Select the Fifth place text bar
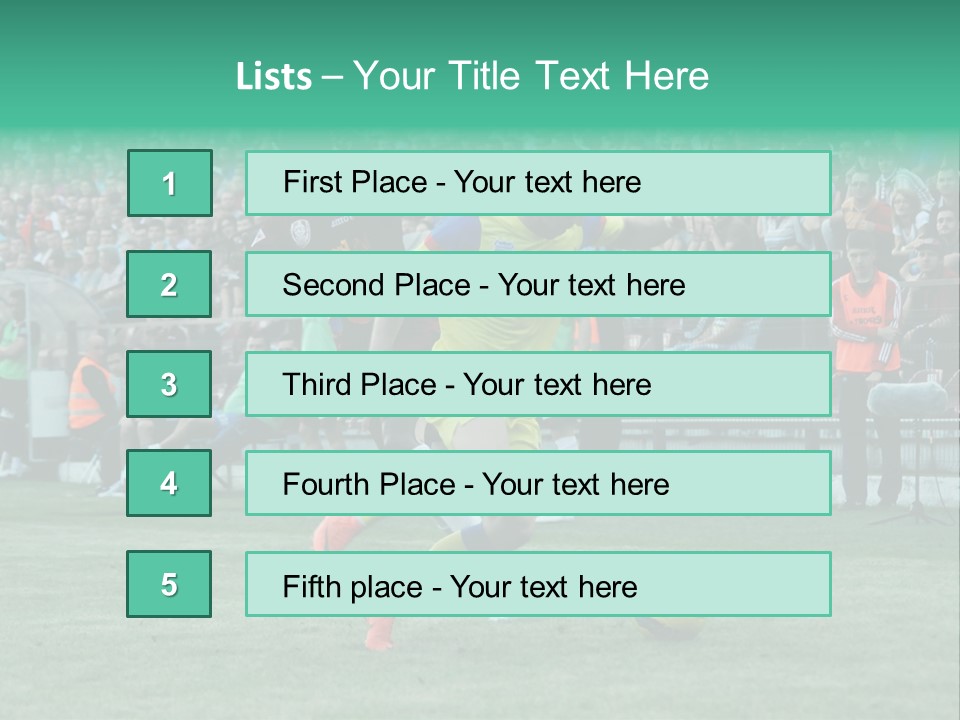This screenshot has width=960, height=720. pyautogui.click(x=538, y=584)
